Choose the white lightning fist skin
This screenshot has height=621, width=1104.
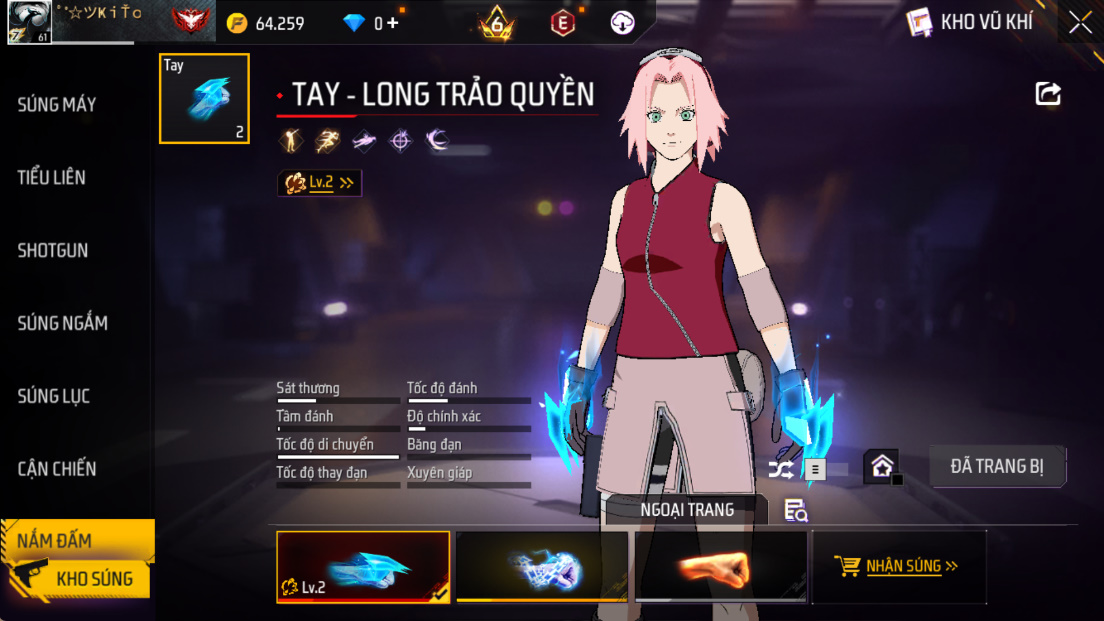pyautogui.click(x=542, y=567)
